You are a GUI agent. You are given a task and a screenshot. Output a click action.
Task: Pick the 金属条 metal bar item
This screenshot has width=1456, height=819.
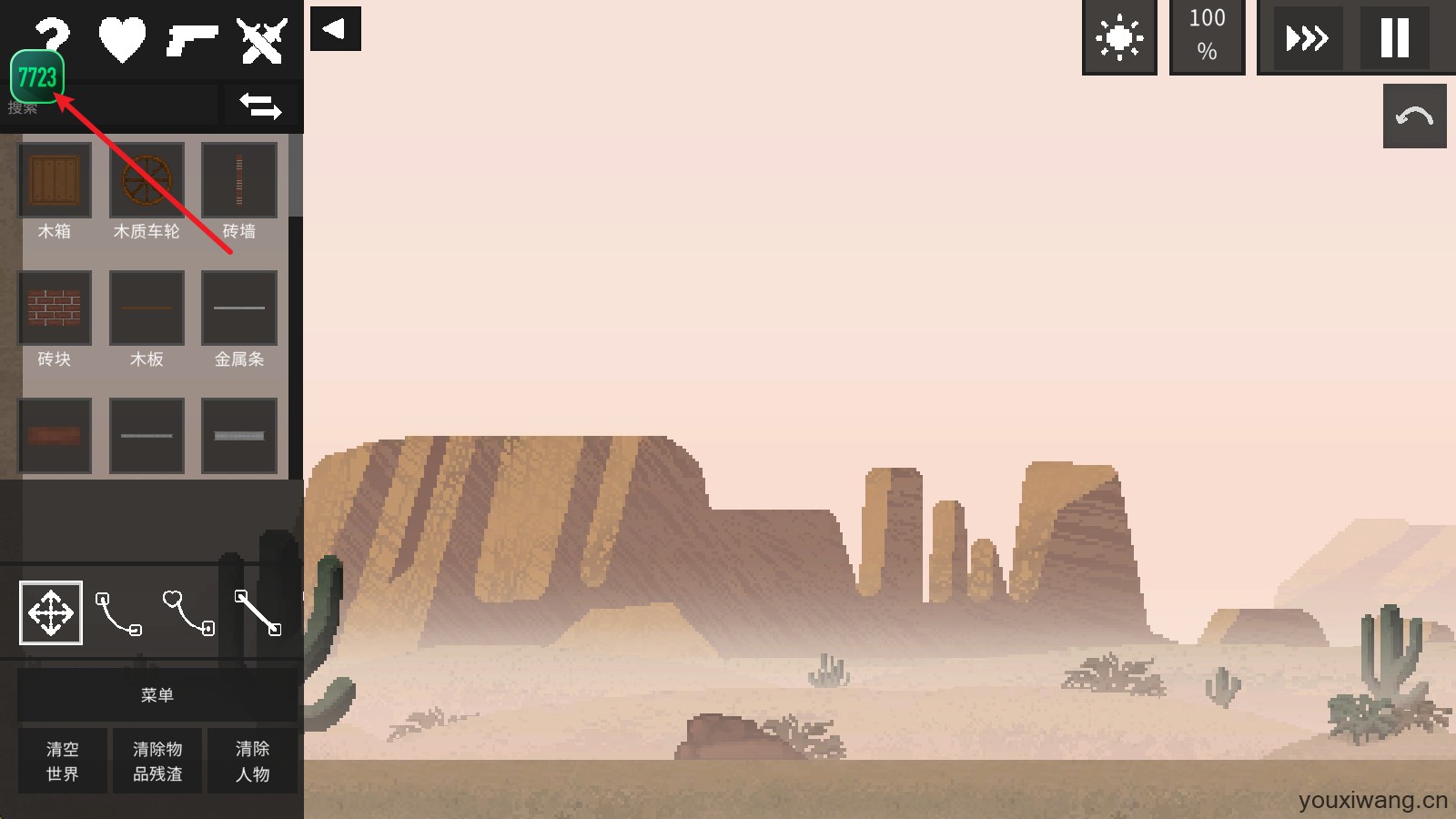pos(239,308)
